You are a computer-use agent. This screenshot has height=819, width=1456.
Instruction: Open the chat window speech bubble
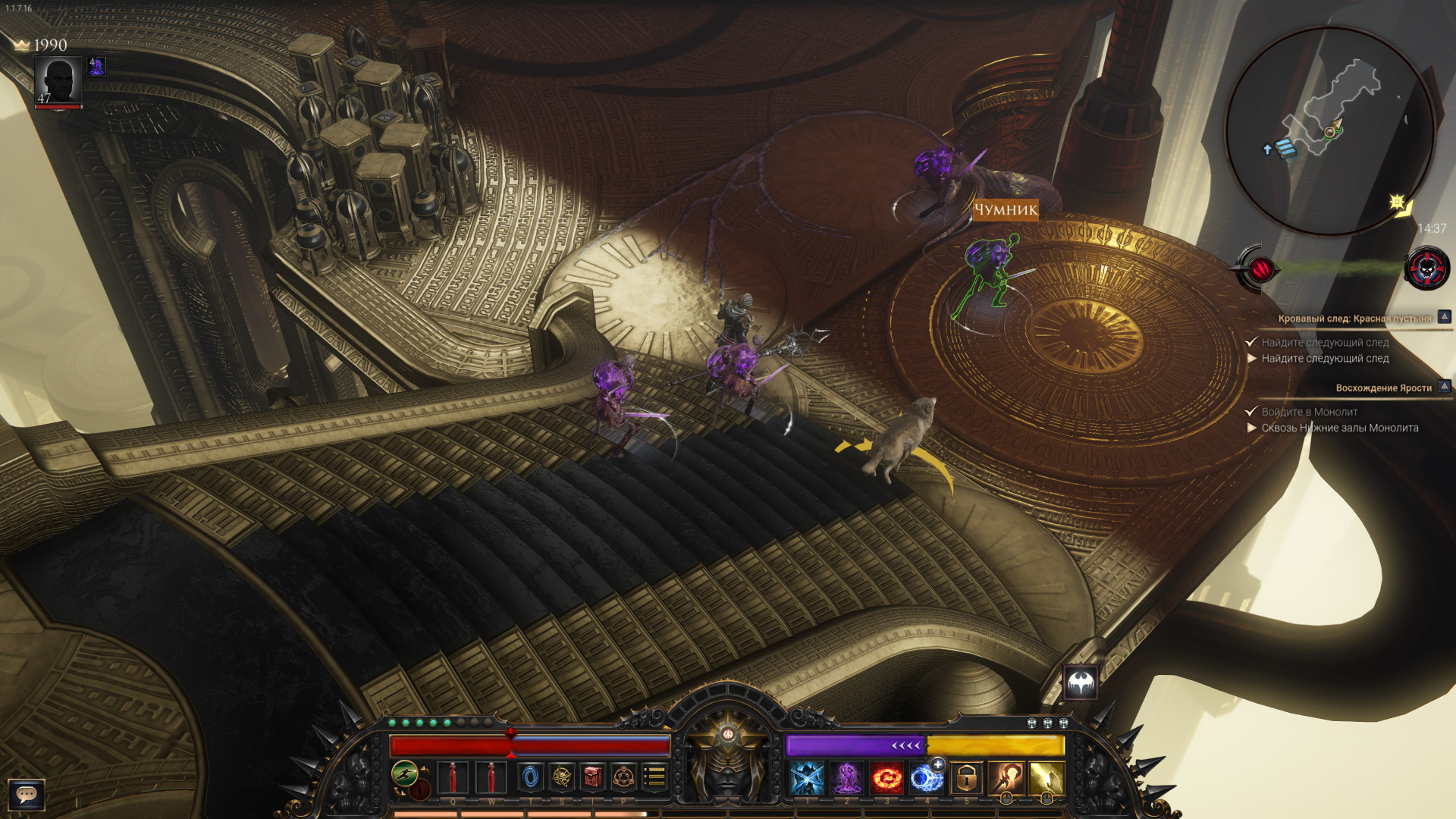pos(27,795)
